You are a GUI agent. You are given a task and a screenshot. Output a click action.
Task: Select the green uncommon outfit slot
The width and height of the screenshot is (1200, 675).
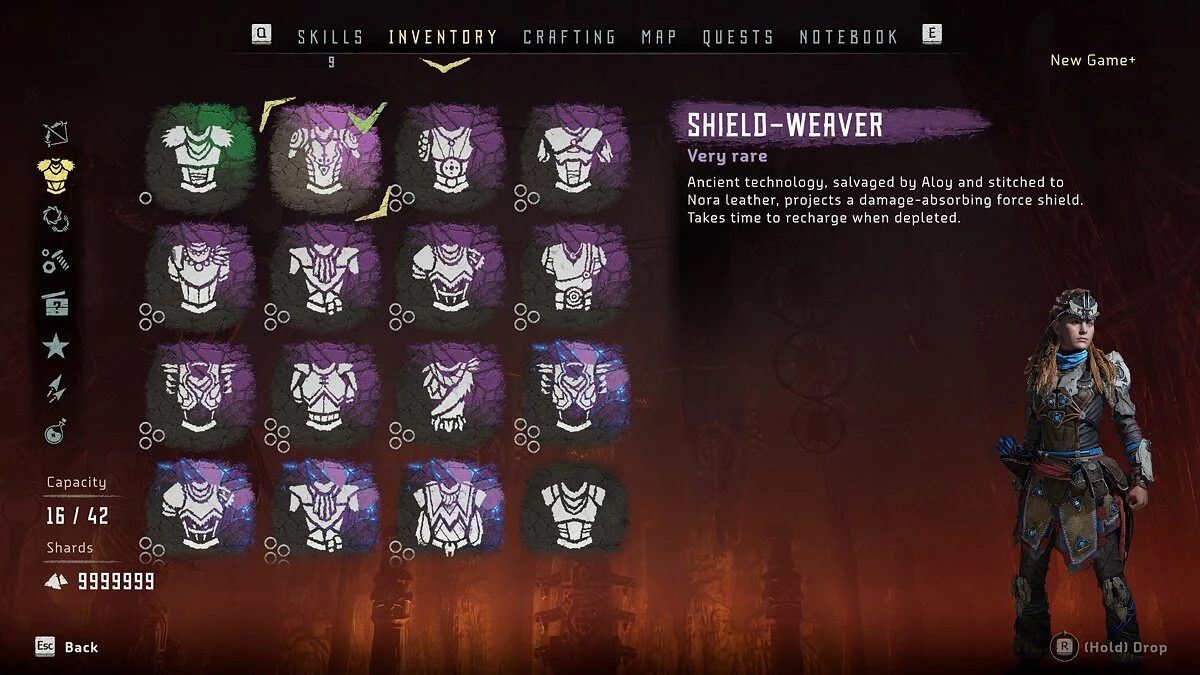pyautogui.click(x=200, y=157)
